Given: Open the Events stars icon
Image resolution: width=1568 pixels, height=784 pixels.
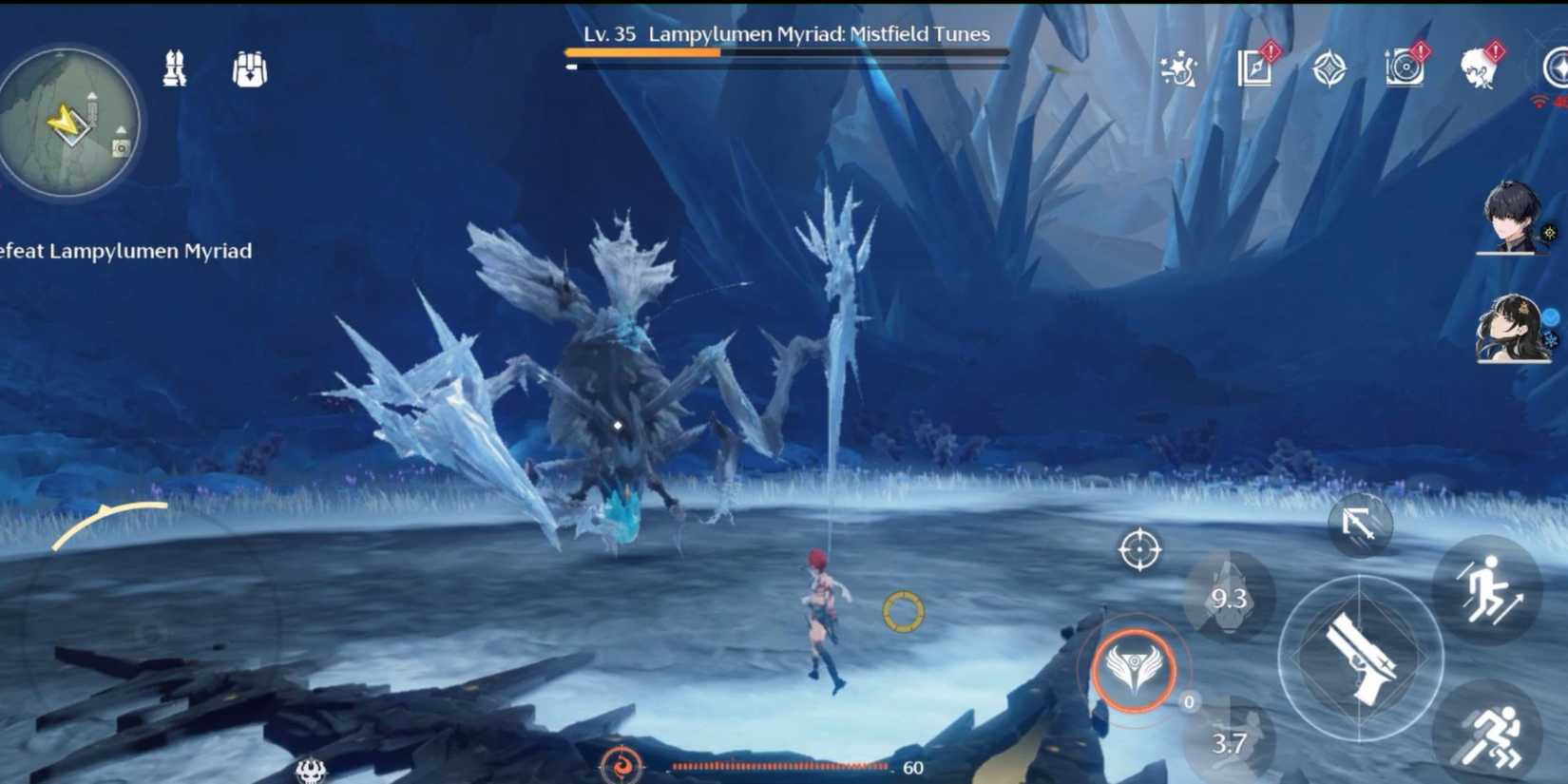Looking at the screenshot, I should pos(1178,69).
